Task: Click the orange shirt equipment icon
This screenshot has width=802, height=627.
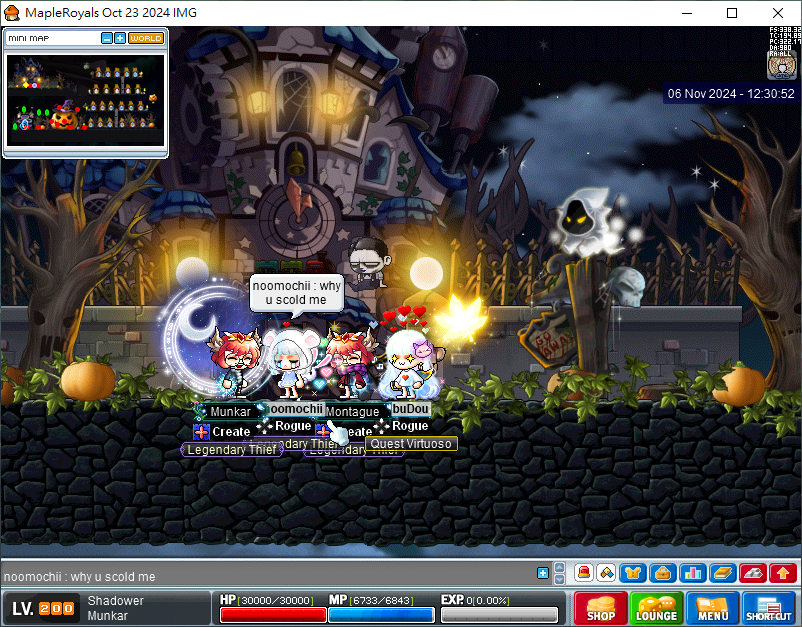Action: (x=632, y=573)
